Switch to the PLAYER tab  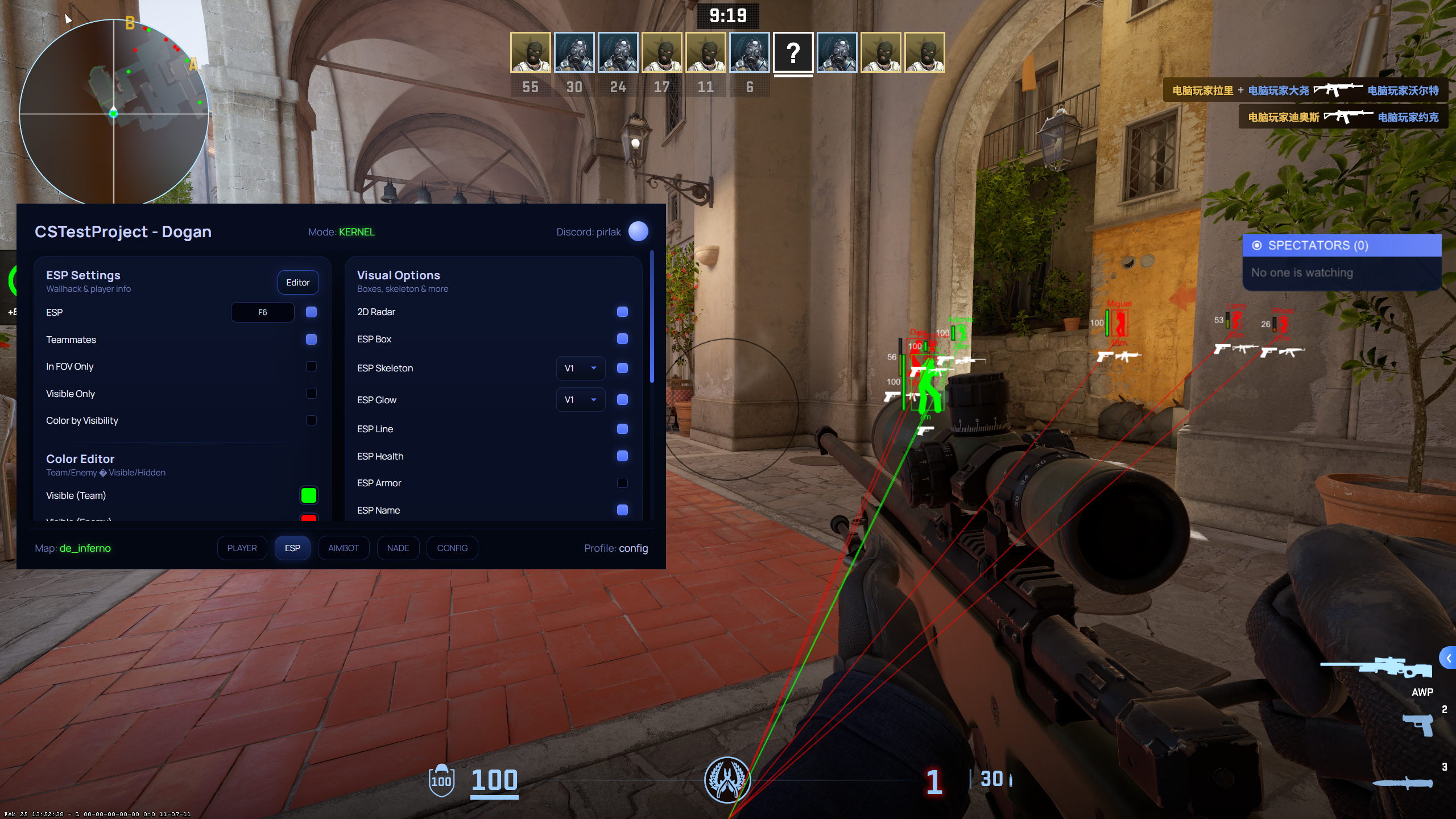pyautogui.click(x=242, y=548)
